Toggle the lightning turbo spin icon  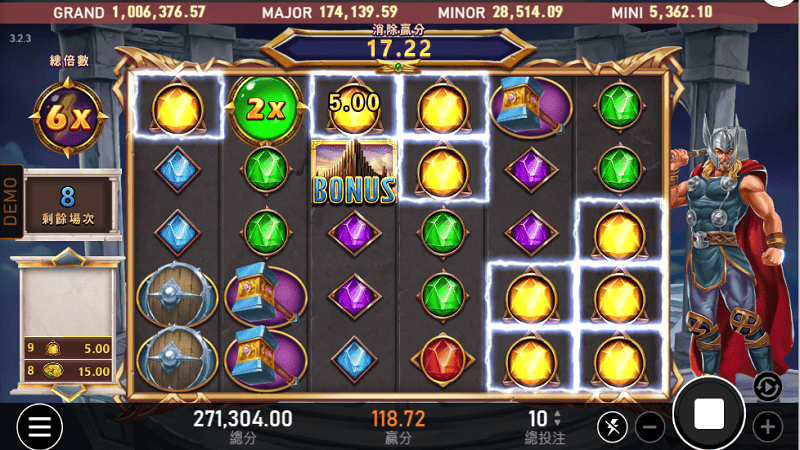(x=611, y=428)
